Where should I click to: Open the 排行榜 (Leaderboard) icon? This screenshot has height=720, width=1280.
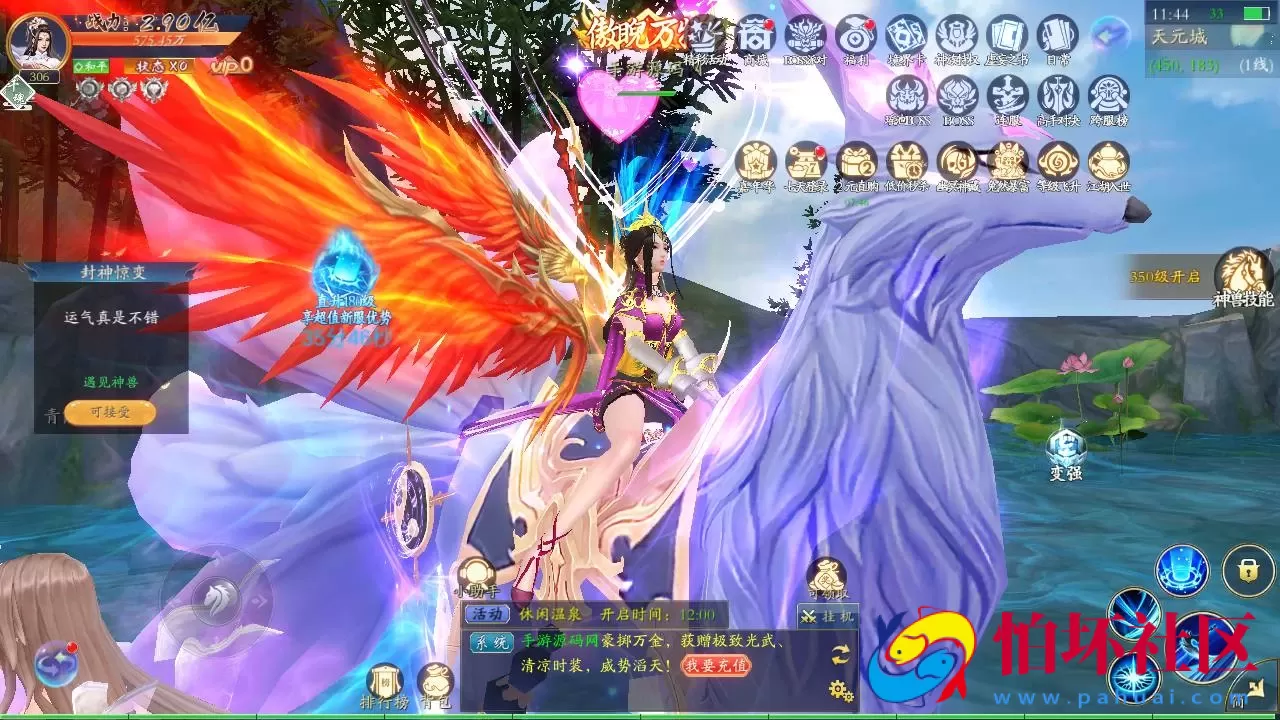tap(385, 679)
